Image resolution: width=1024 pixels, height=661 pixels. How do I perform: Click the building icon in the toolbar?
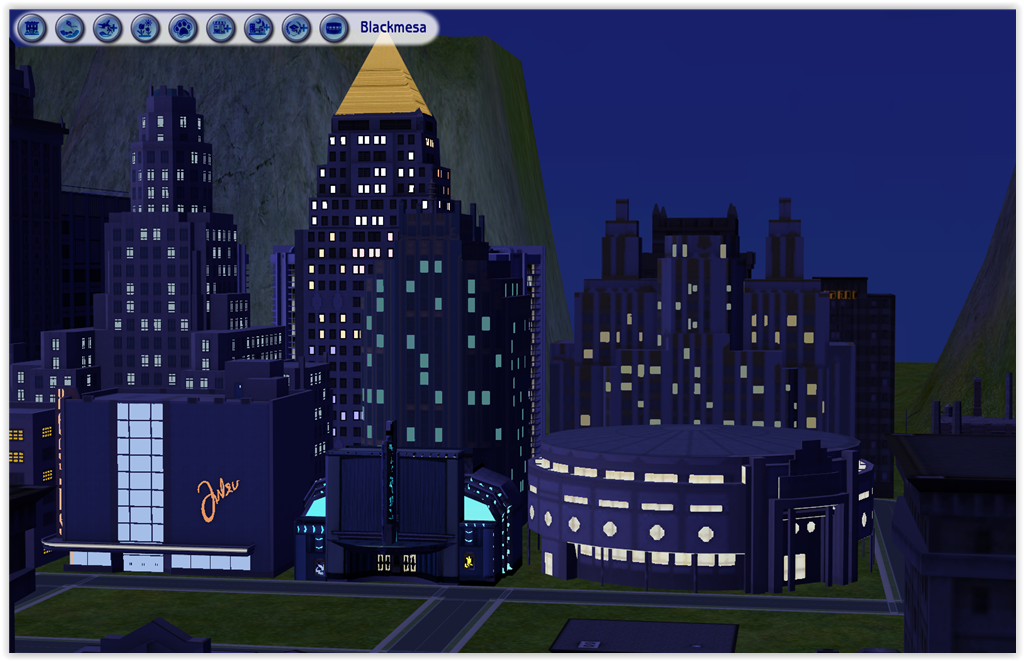[x=32, y=28]
